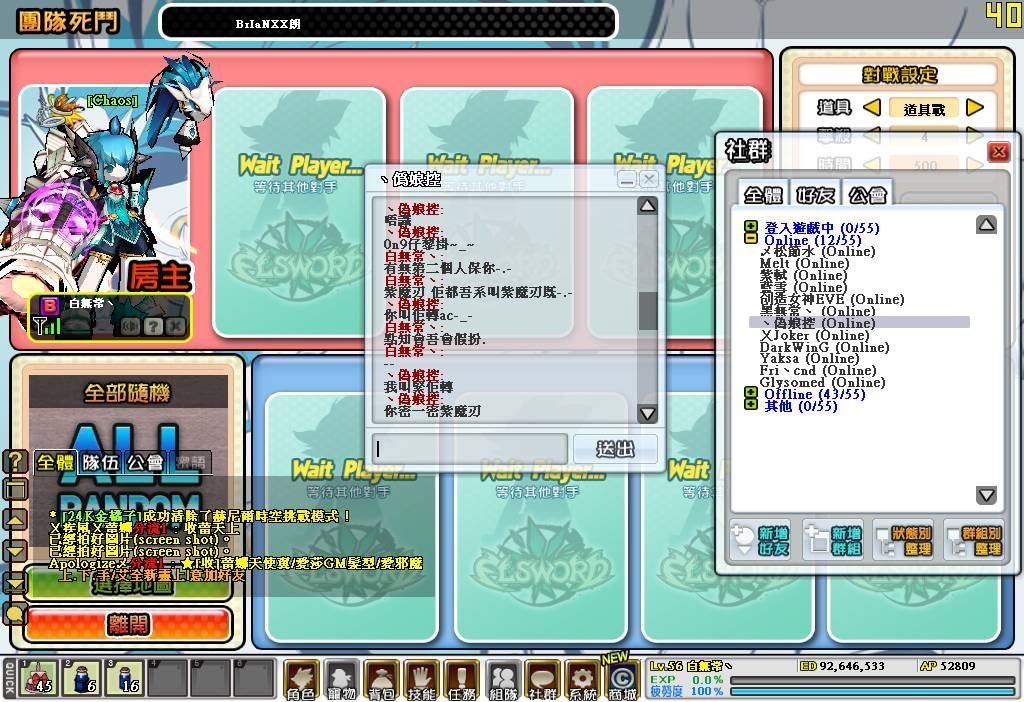Screen dimensions: 1024x702
Task: Choose DarkWinG from the online friends list
Action: tap(823, 347)
